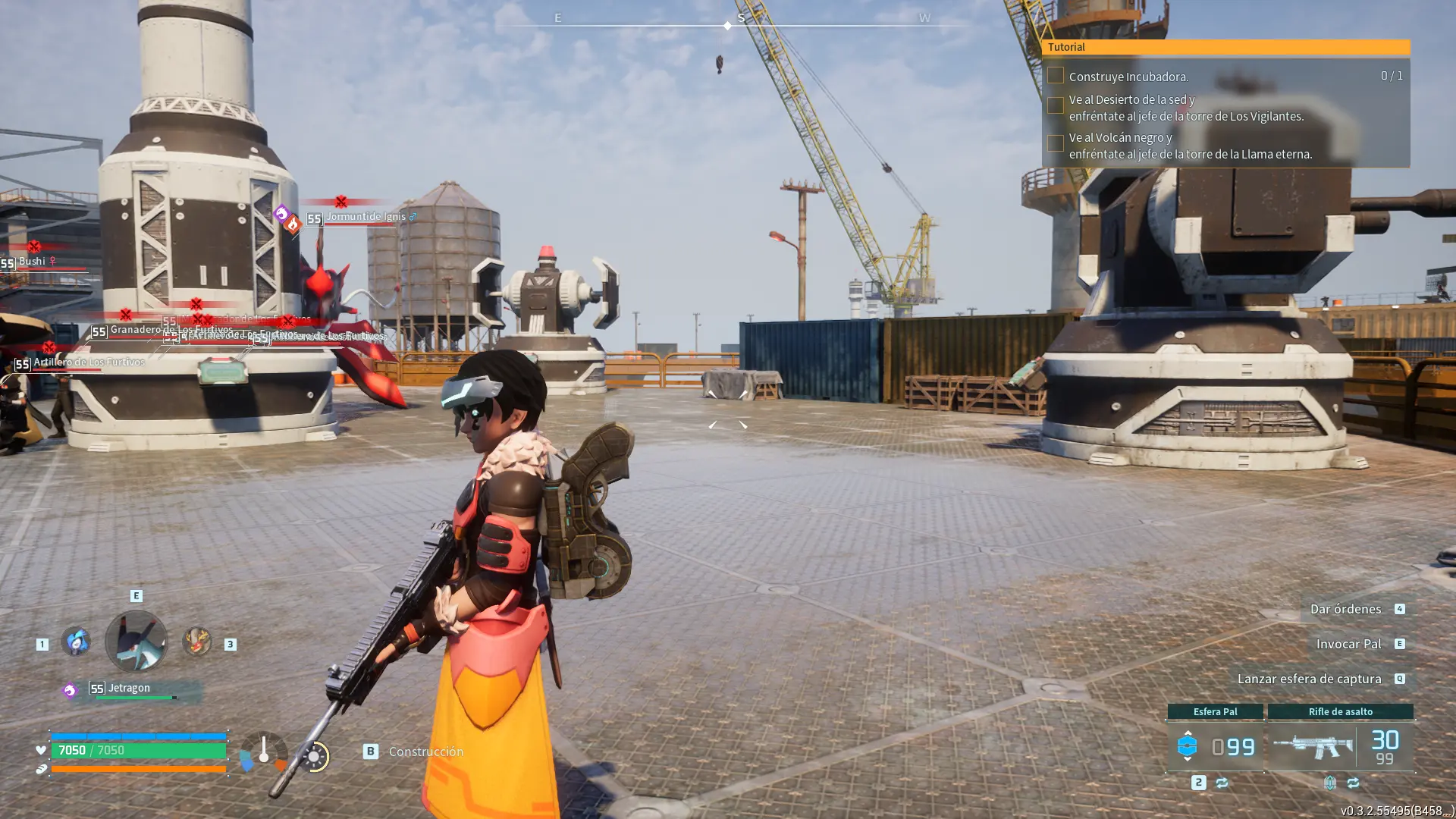This screenshot has width=1456, height=819.
Task: Click the compass bar south marker
Action: (x=741, y=18)
